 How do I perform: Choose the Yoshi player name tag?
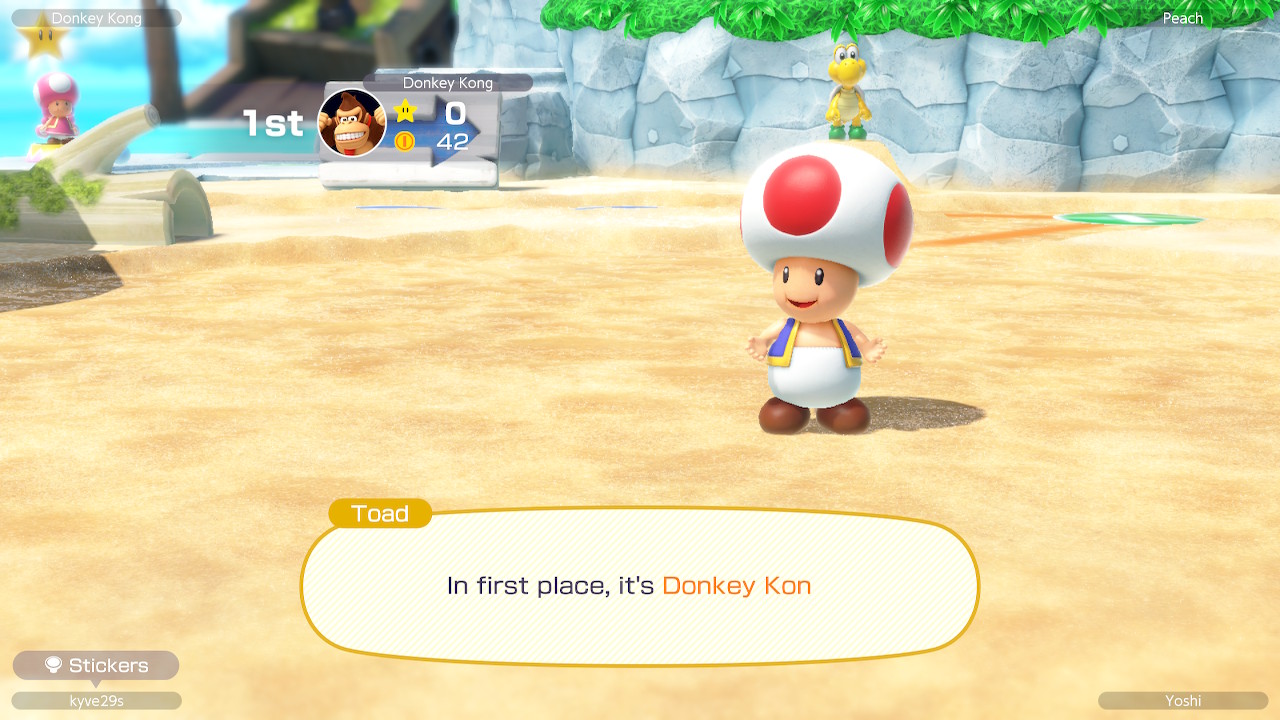[x=1182, y=701]
